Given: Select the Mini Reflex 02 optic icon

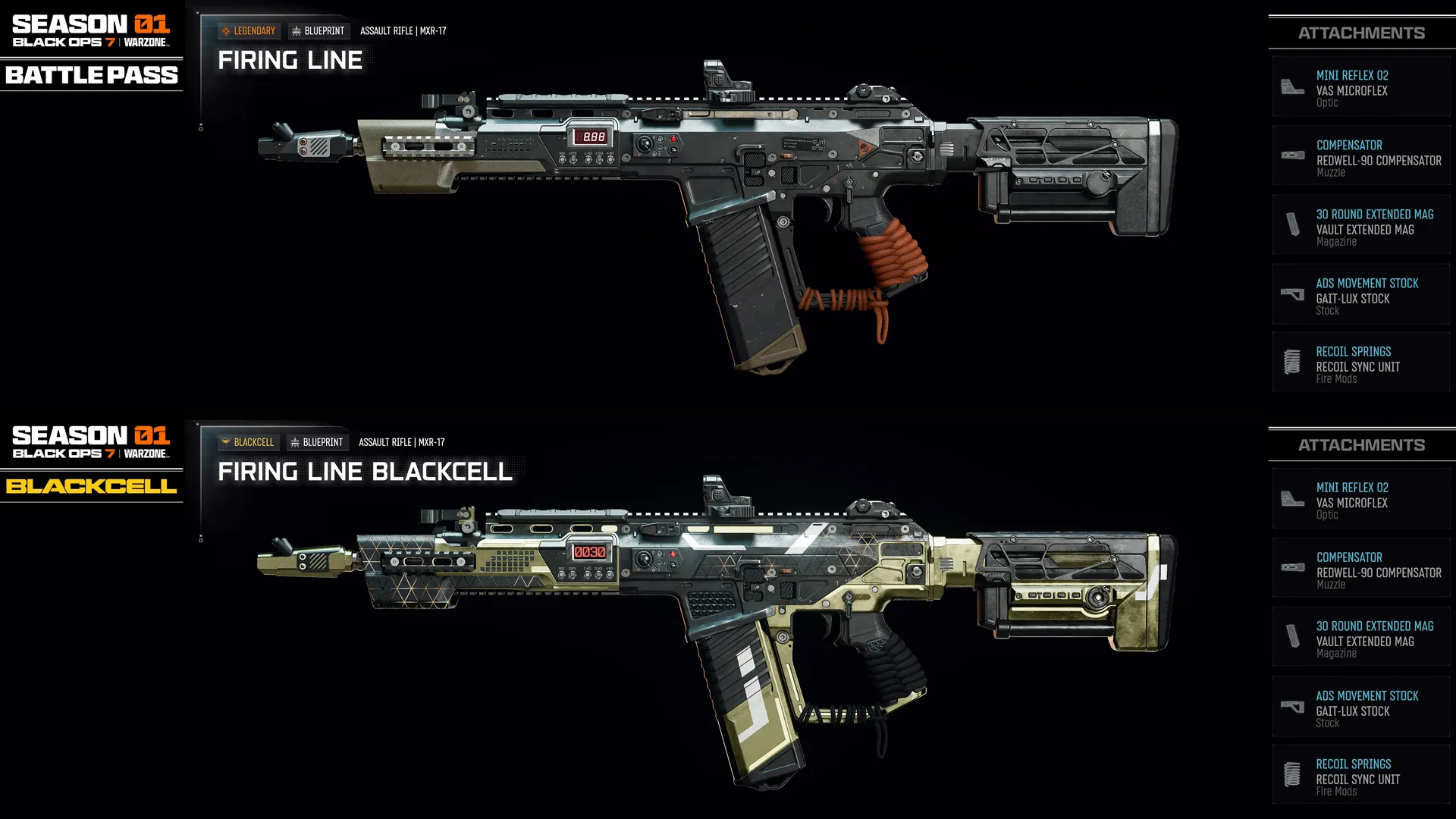Looking at the screenshot, I should point(1292,86).
